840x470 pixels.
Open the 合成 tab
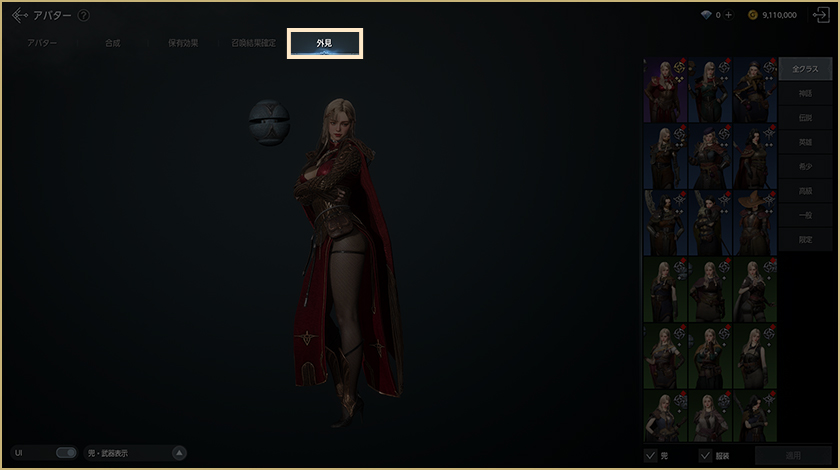[x=112, y=44]
